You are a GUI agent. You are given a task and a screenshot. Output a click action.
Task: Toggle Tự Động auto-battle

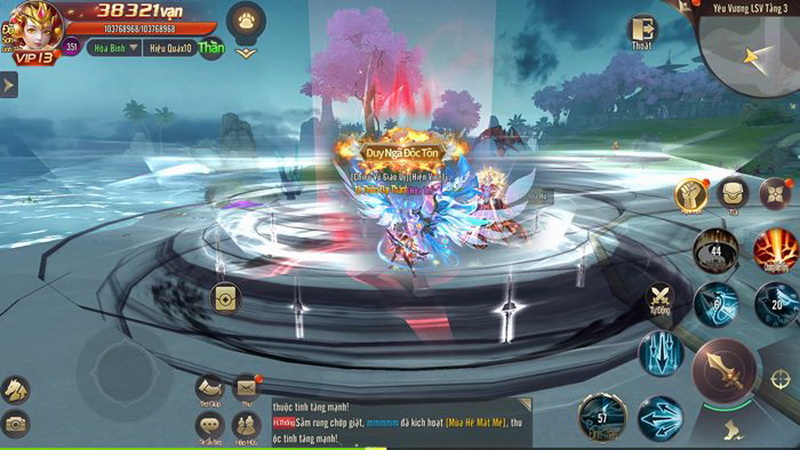pyautogui.click(x=661, y=298)
